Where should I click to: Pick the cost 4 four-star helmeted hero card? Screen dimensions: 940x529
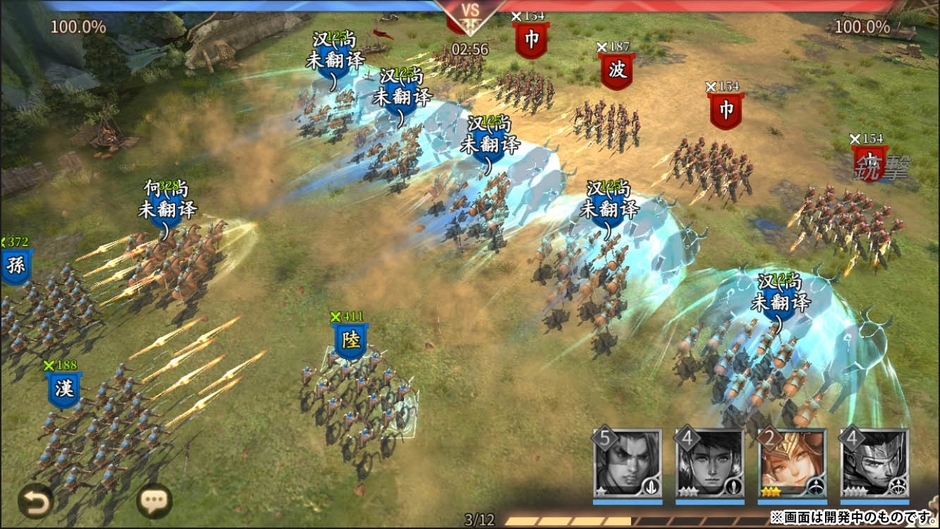(x=873, y=463)
